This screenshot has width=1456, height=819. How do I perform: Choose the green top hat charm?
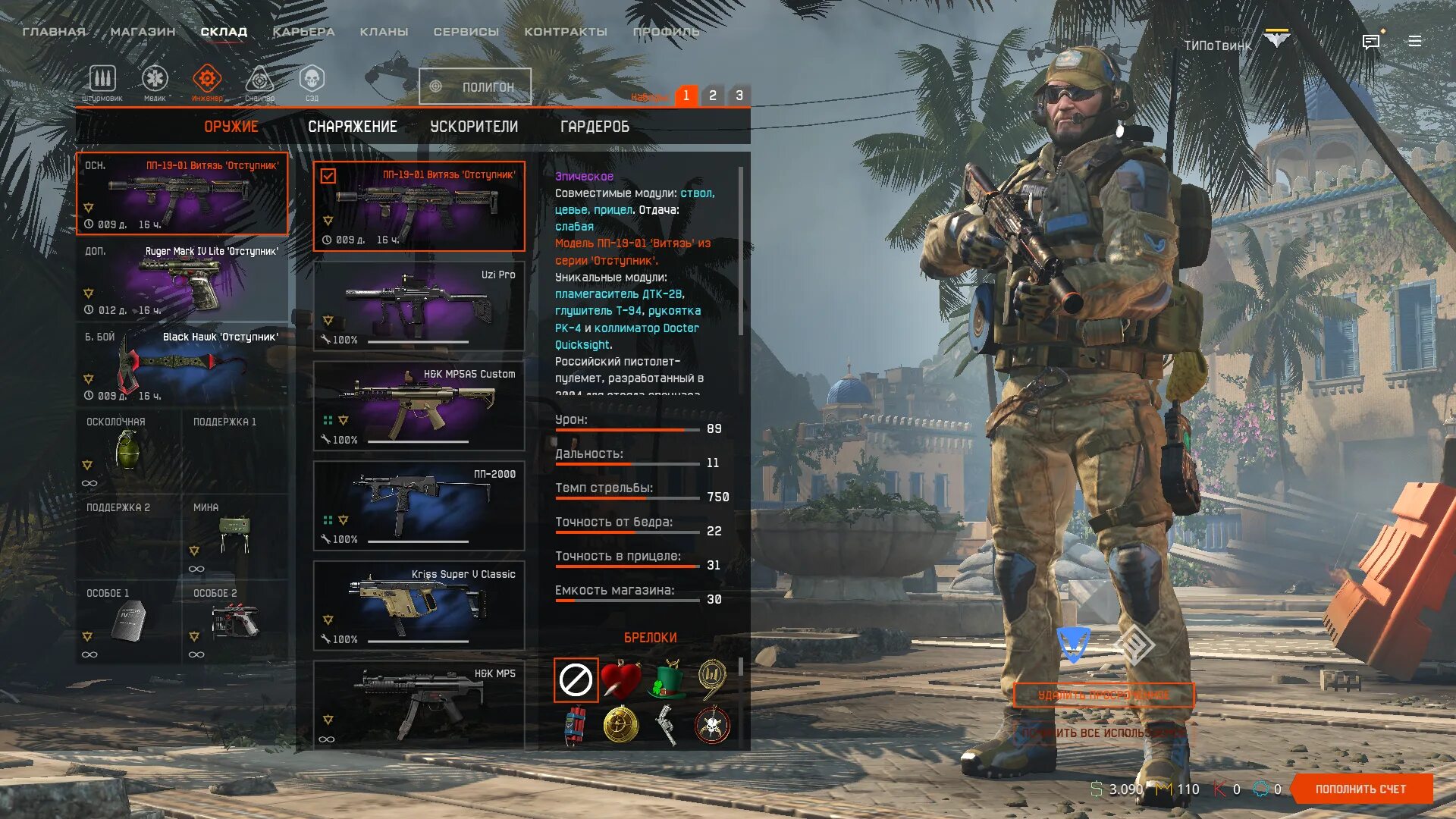coord(667,679)
